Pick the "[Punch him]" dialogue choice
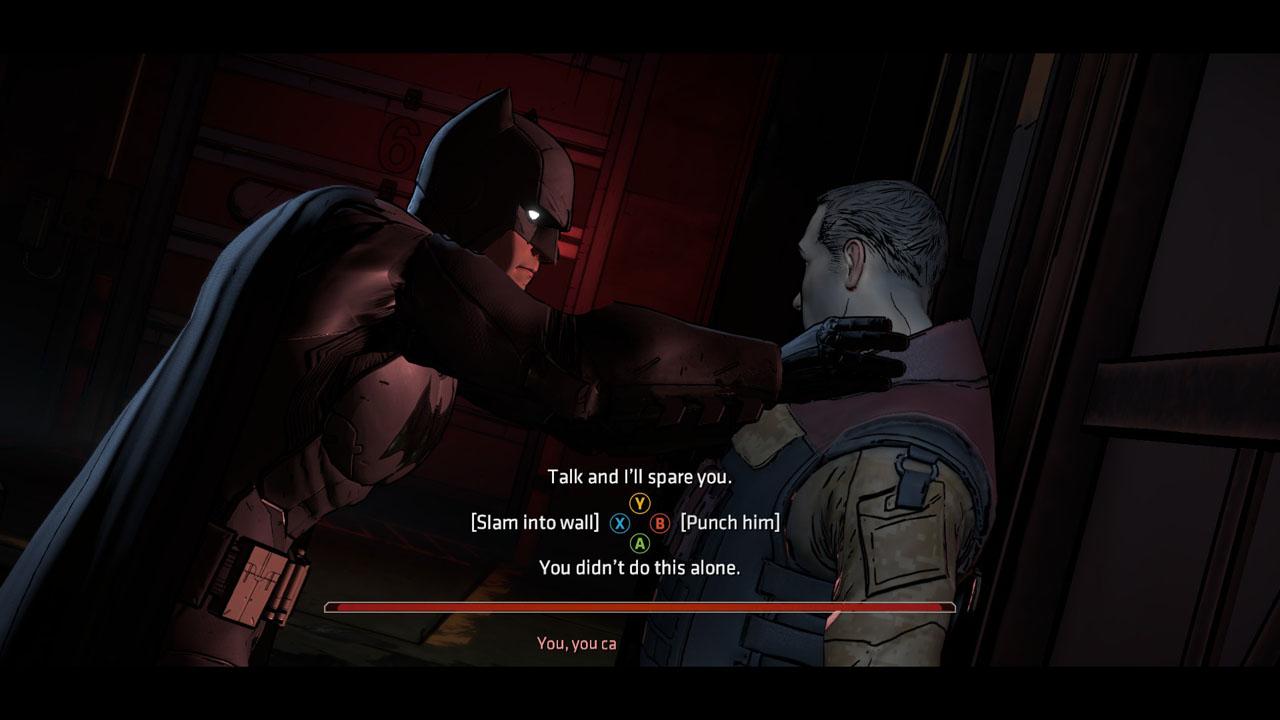This screenshot has height=720, width=1280. click(x=729, y=522)
